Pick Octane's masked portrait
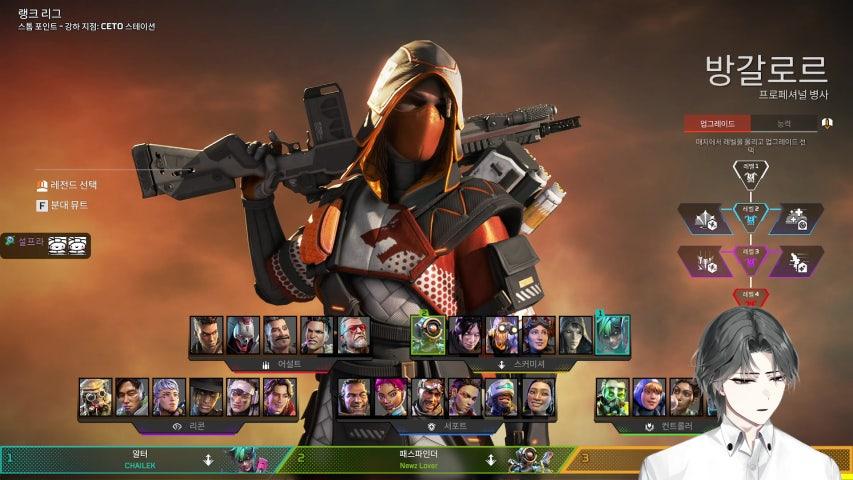Viewport: 853px width, 480px height. click(x=502, y=336)
